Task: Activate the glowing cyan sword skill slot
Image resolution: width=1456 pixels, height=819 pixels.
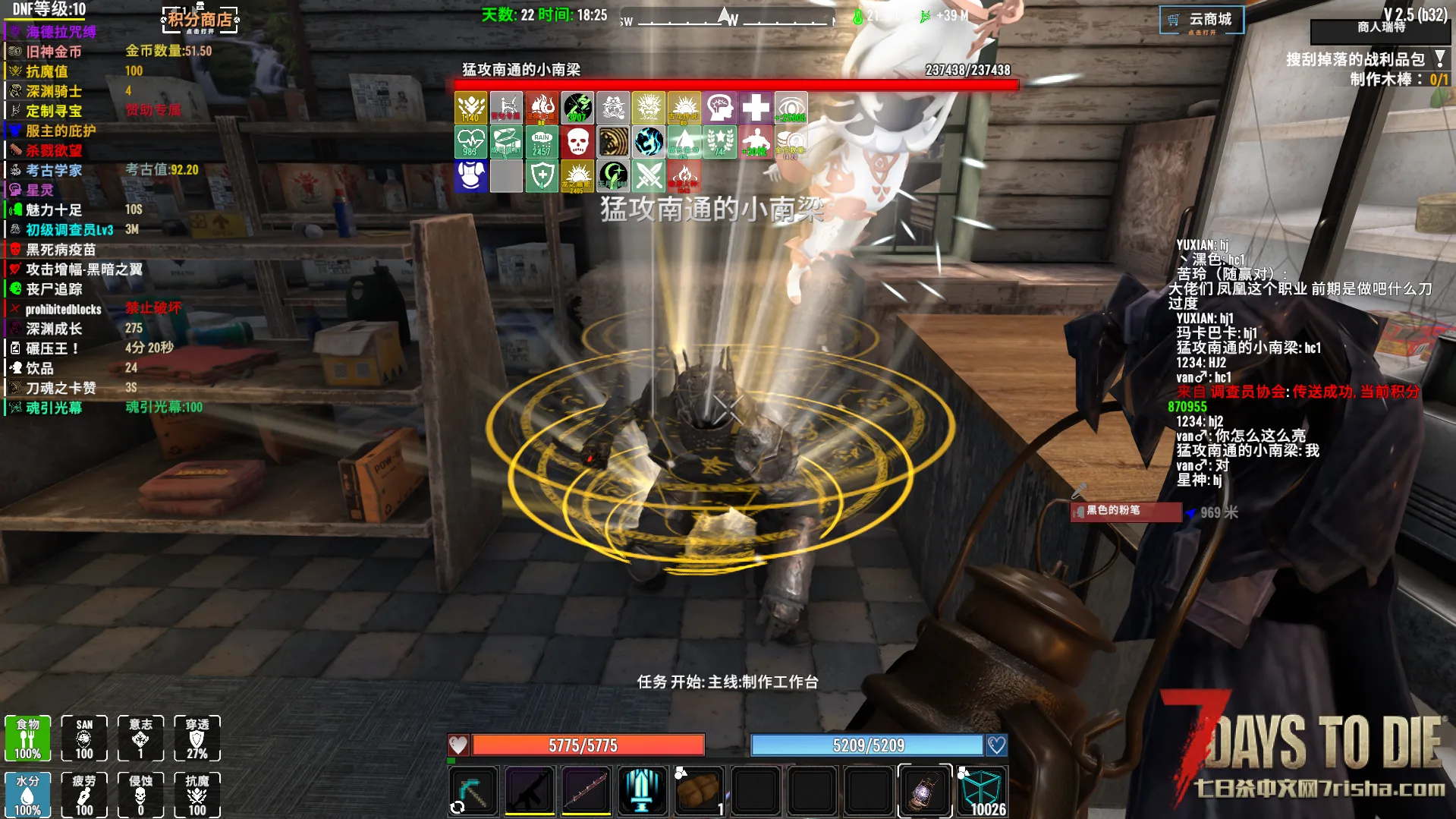Action: (642, 790)
